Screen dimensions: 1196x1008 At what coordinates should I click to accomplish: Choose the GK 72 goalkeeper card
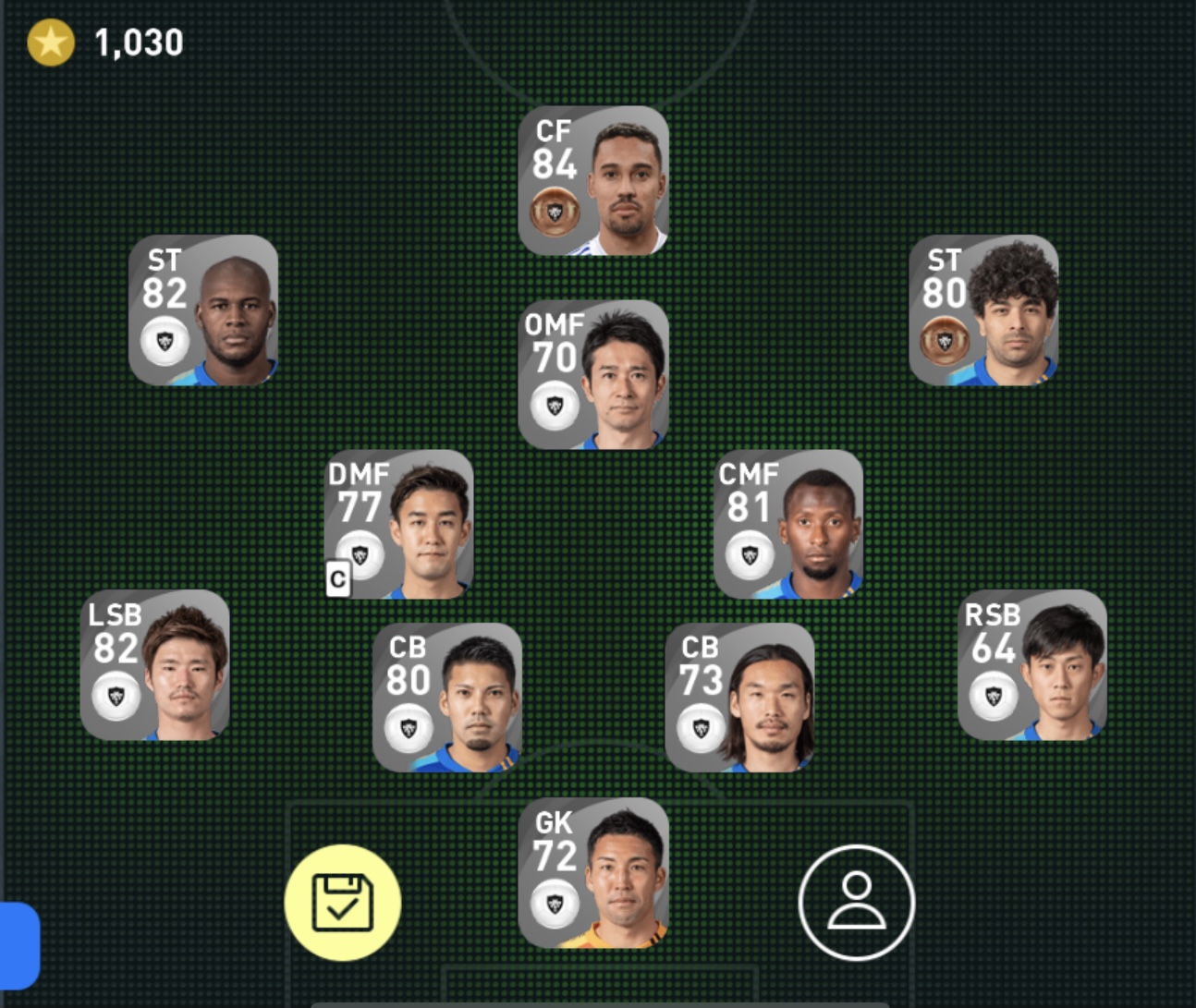(x=593, y=873)
